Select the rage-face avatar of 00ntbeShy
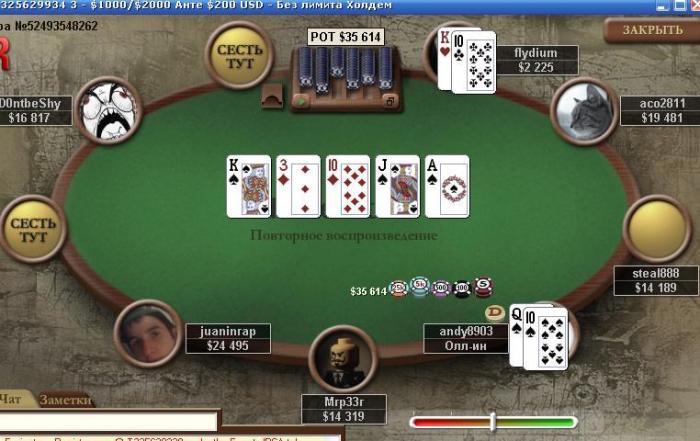The image size is (700, 441). 108,110
